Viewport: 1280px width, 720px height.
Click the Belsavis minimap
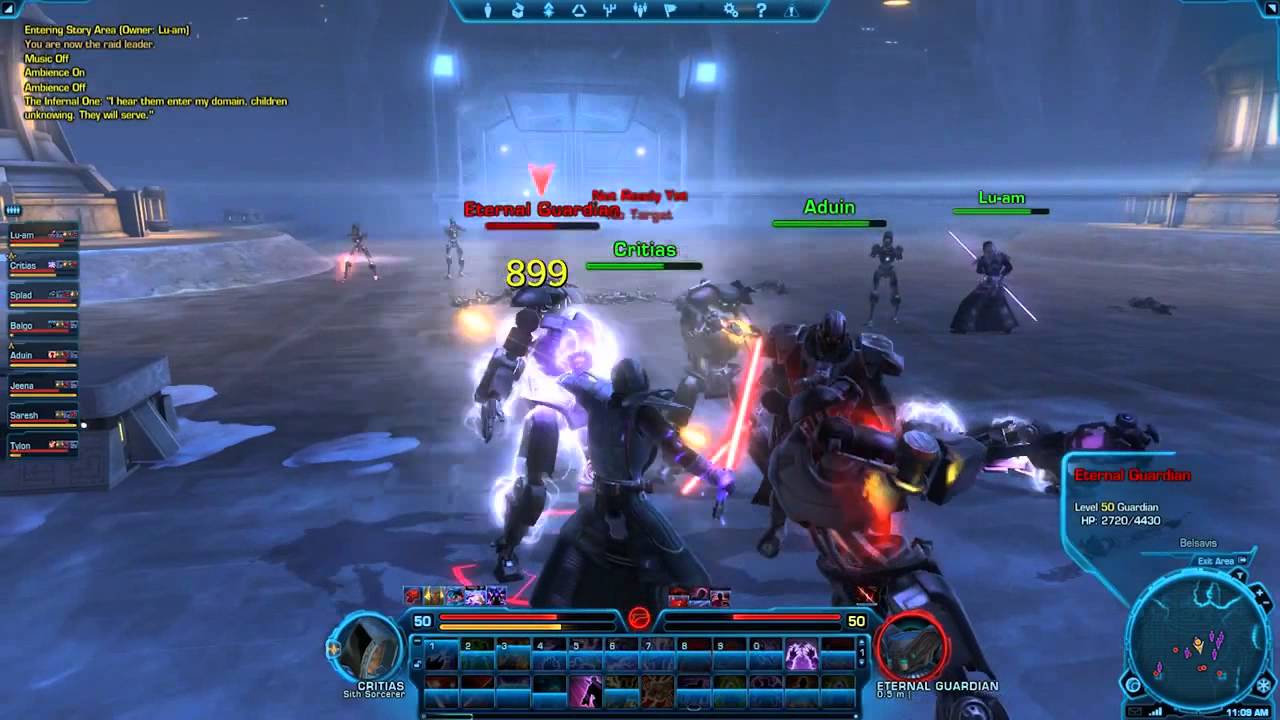pyautogui.click(x=1195, y=640)
